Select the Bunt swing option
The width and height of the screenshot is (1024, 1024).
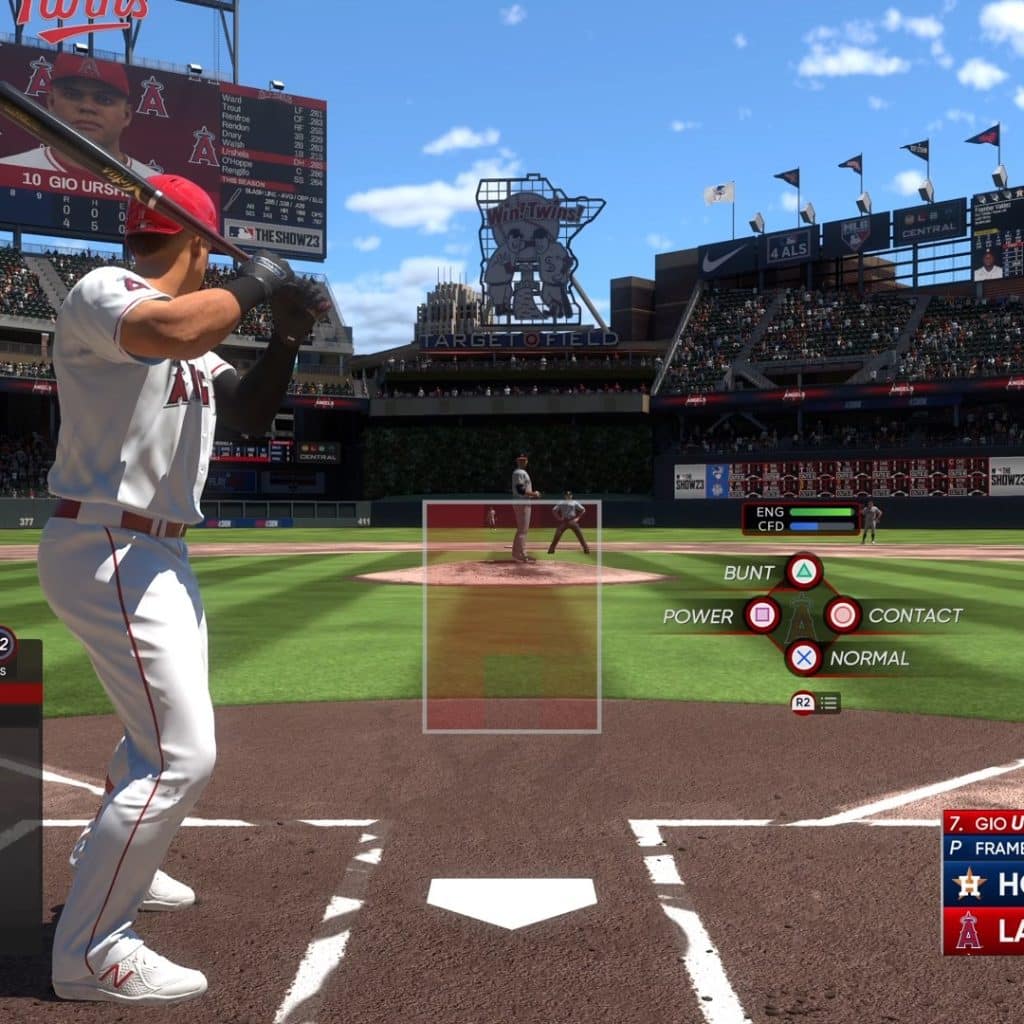click(x=803, y=572)
